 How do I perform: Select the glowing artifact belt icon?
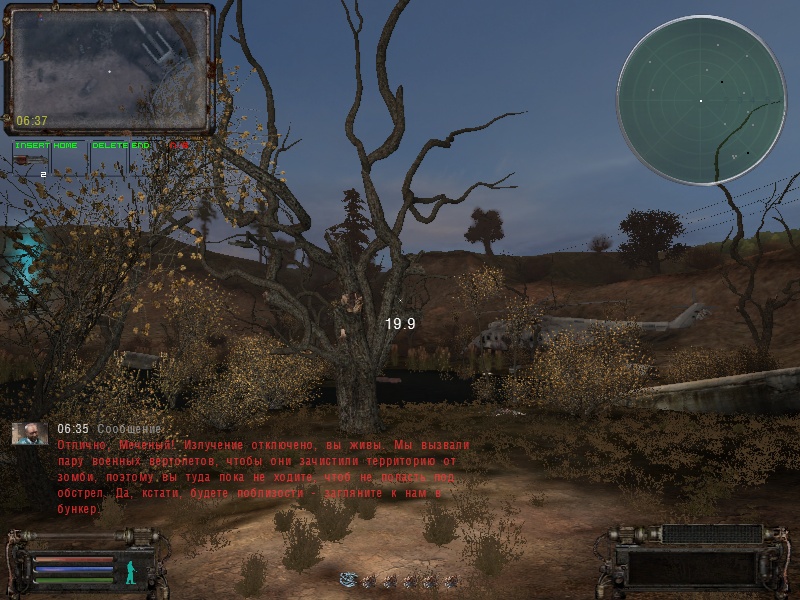[348, 579]
